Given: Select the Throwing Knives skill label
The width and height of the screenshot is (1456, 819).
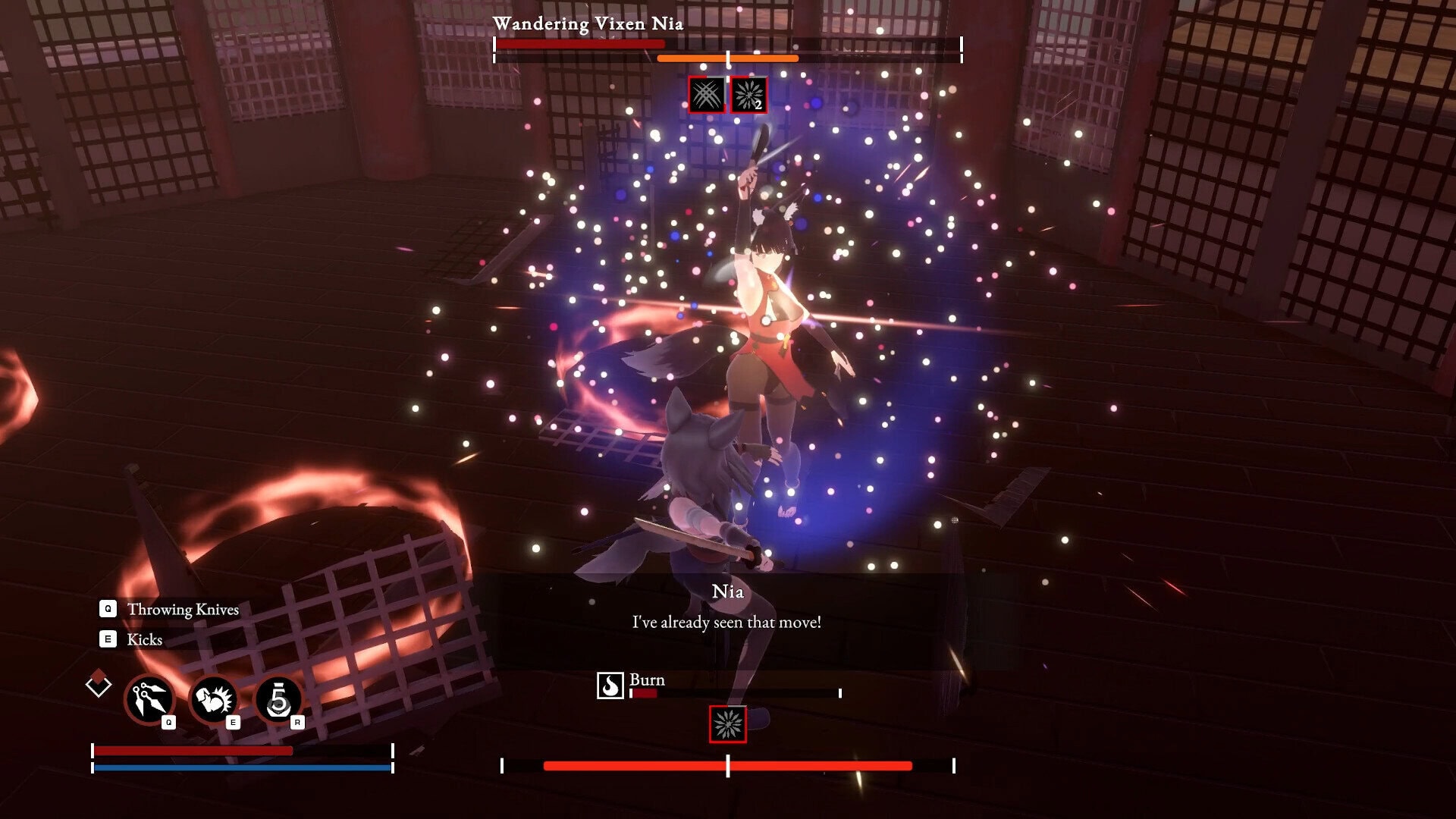Looking at the screenshot, I should (183, 609).
